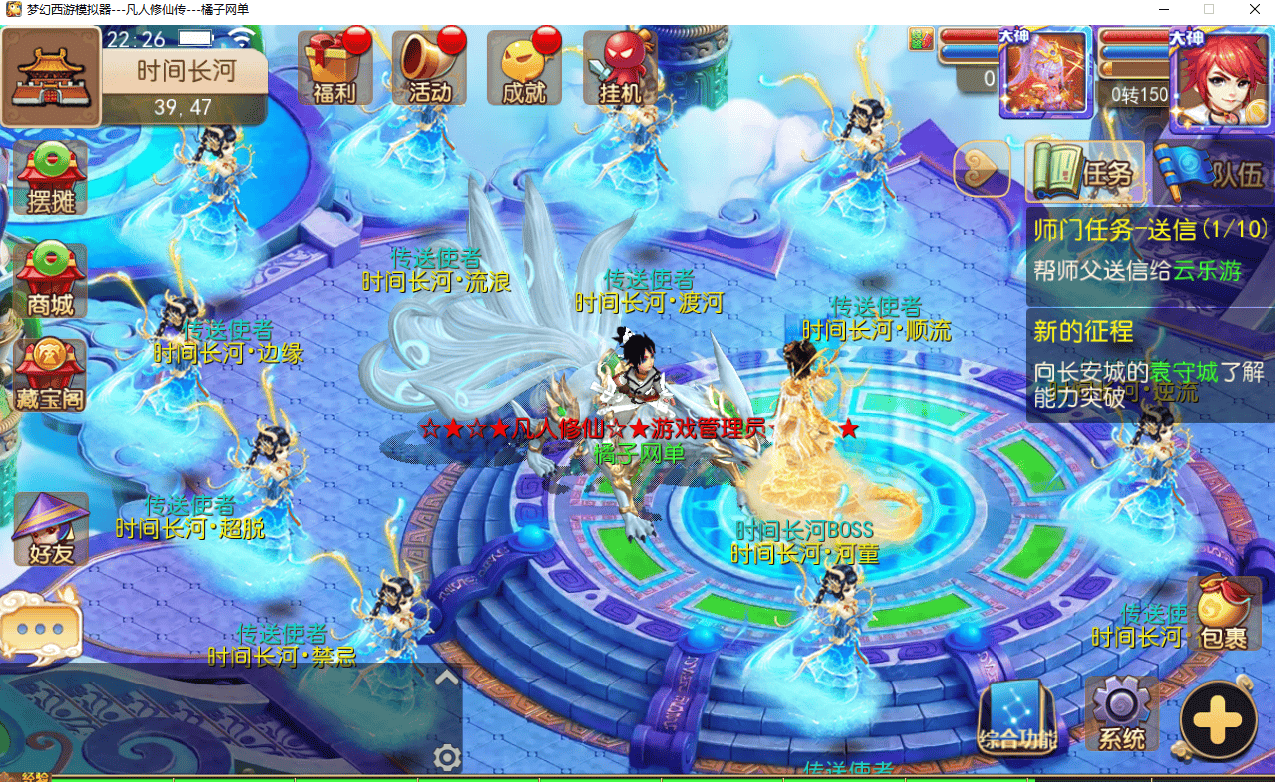Open the 藏宝阁 treasure pavilion

coord(50,376)
